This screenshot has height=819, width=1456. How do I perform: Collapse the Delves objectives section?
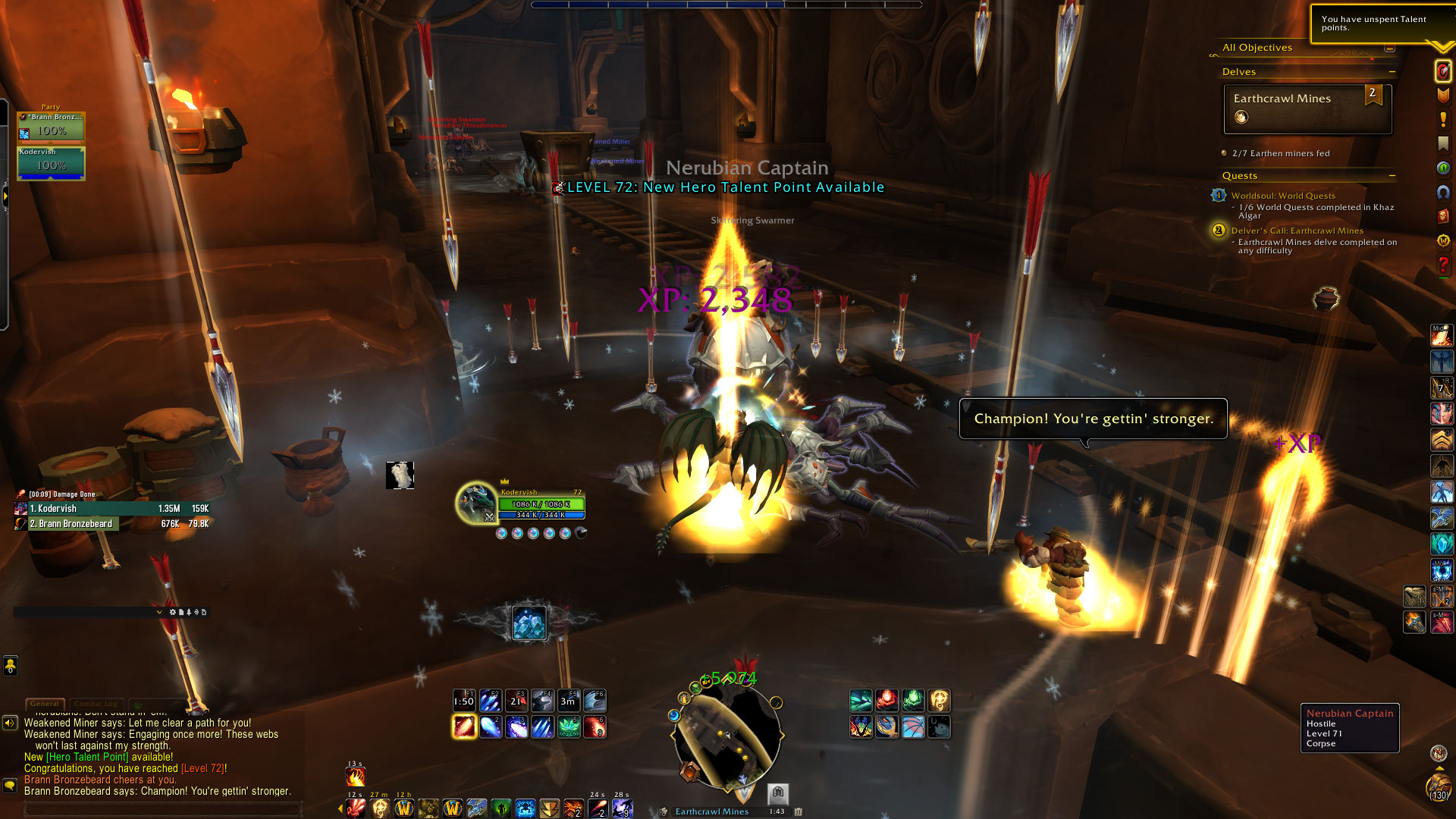click(x=1392, y=72)
